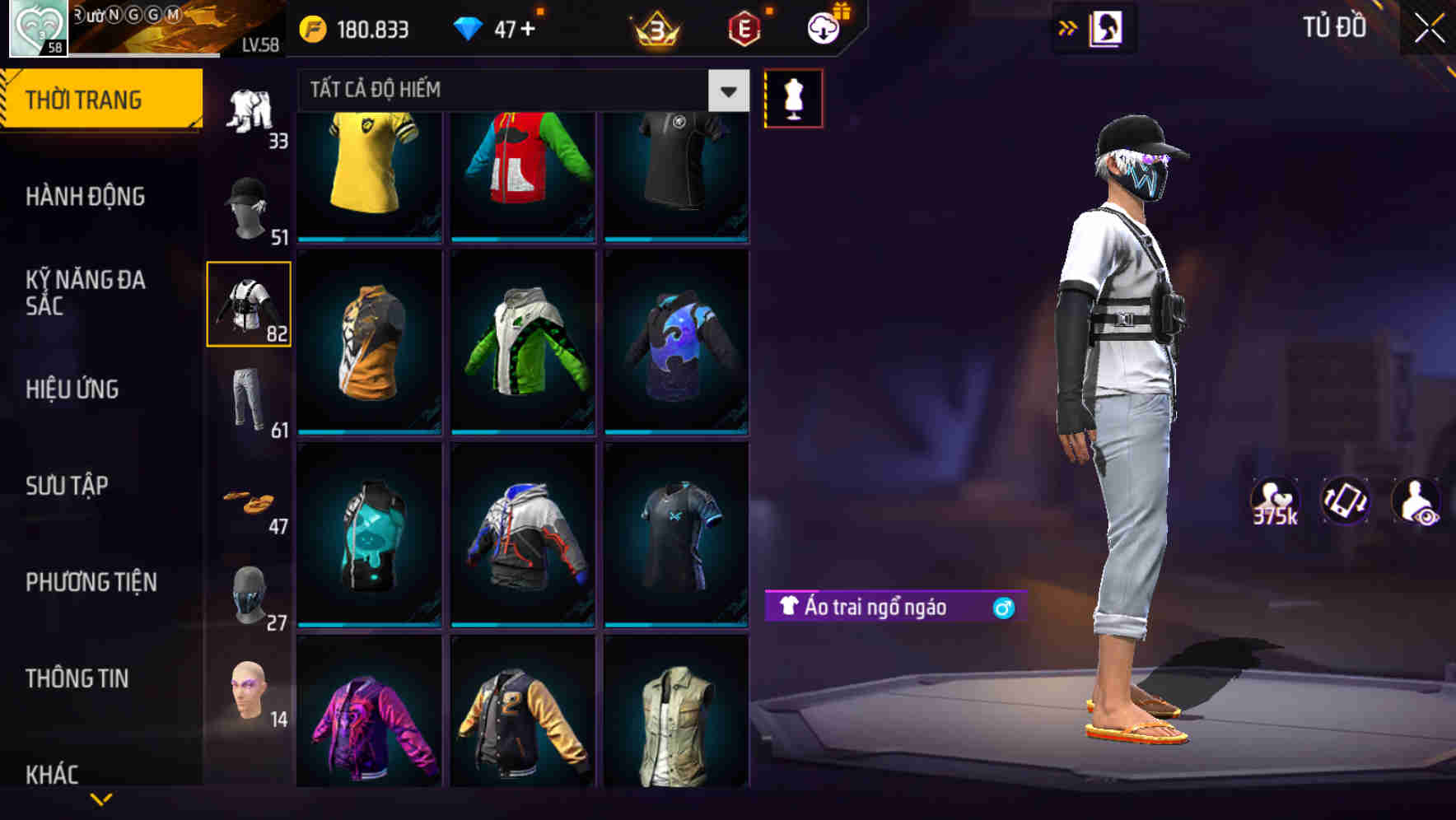The width and height of the screenshot is (1456, 820).
Task: Click the 375k likes icon
Action: tap(1276, 502)
